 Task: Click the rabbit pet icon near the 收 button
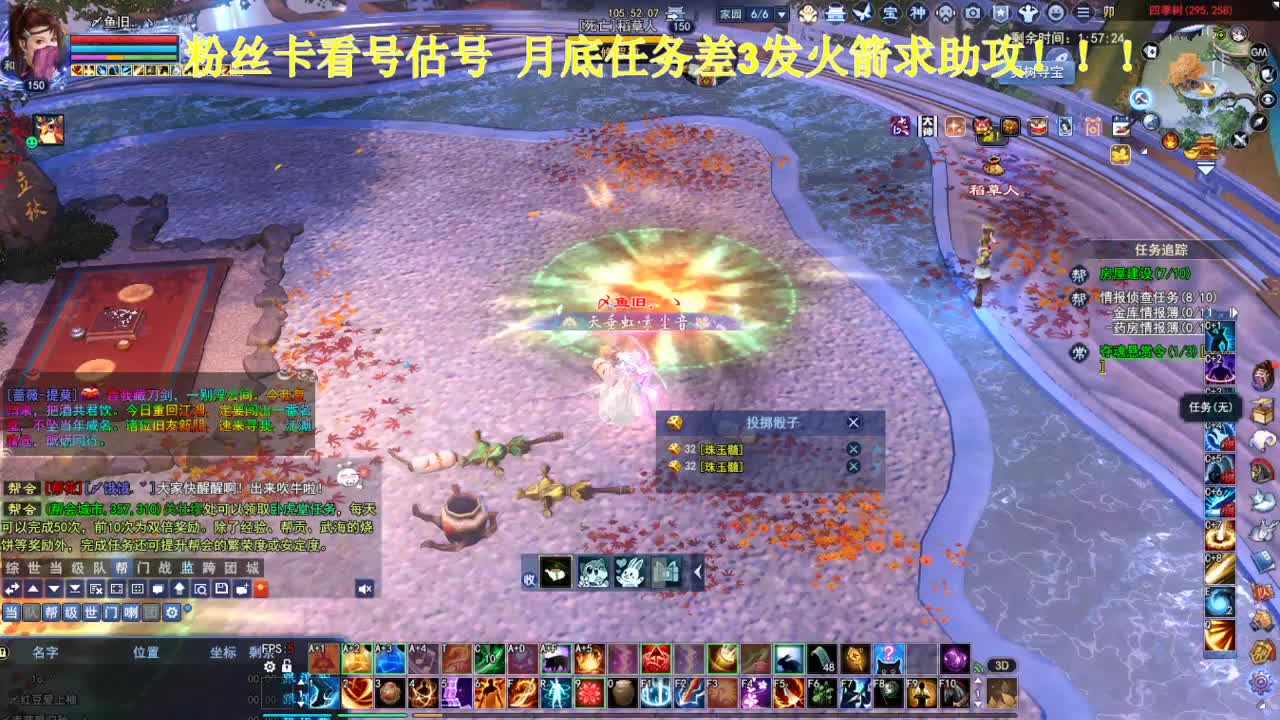630,573
